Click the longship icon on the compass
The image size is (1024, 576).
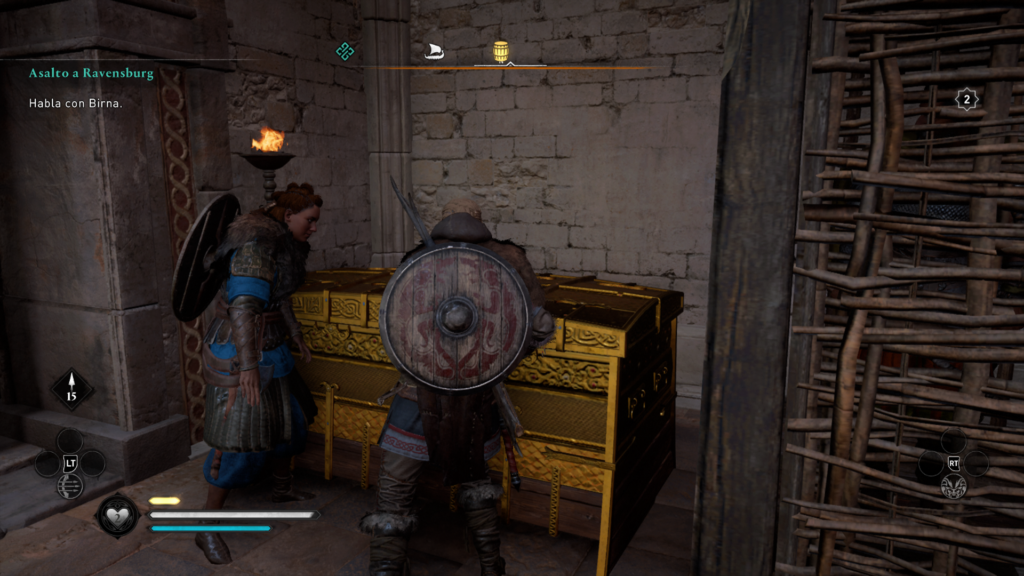click(x=433, y=51)
